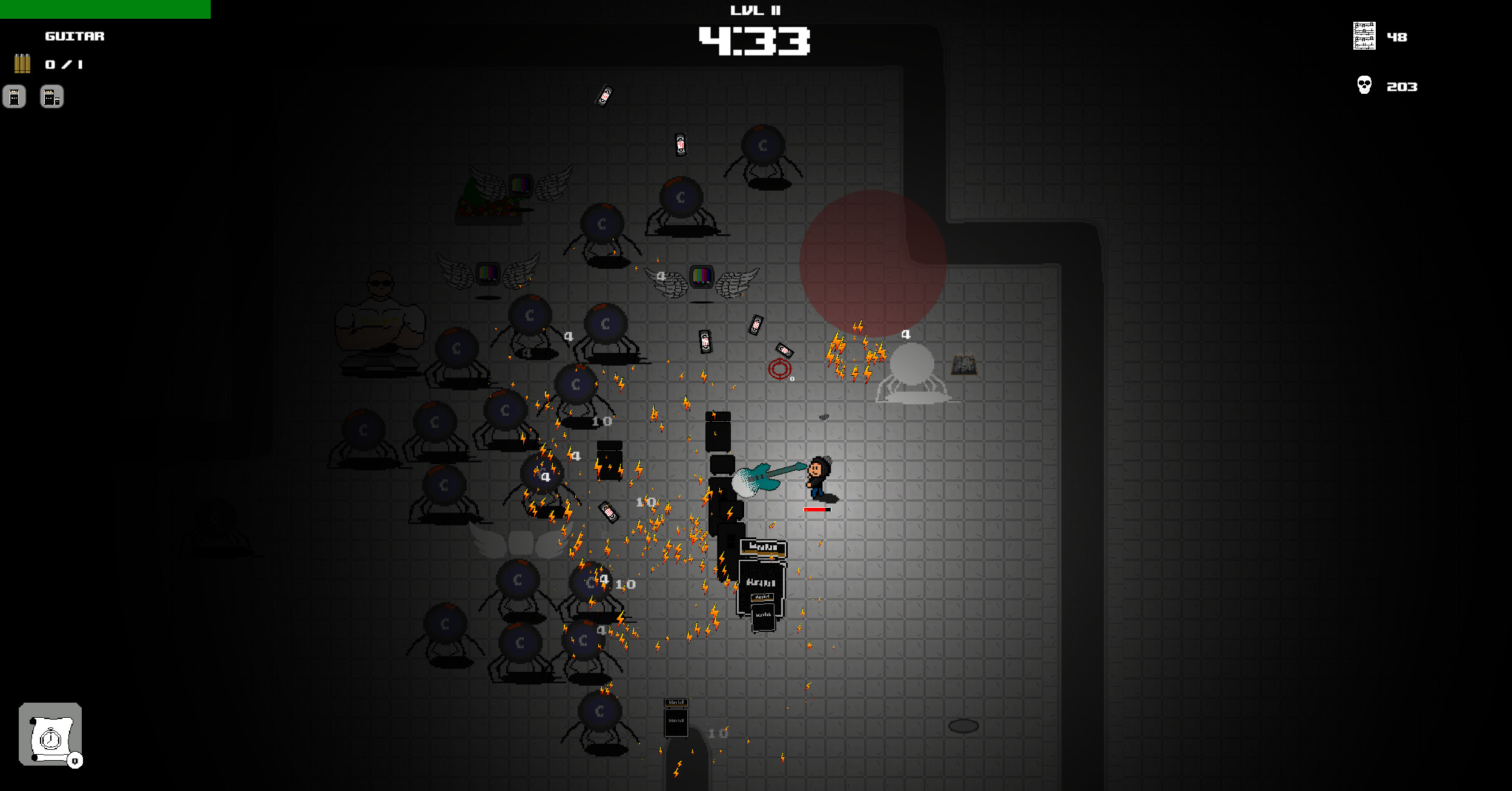
Task: Click the 203 kill counter number
Action: click(x=1401, y=86)
